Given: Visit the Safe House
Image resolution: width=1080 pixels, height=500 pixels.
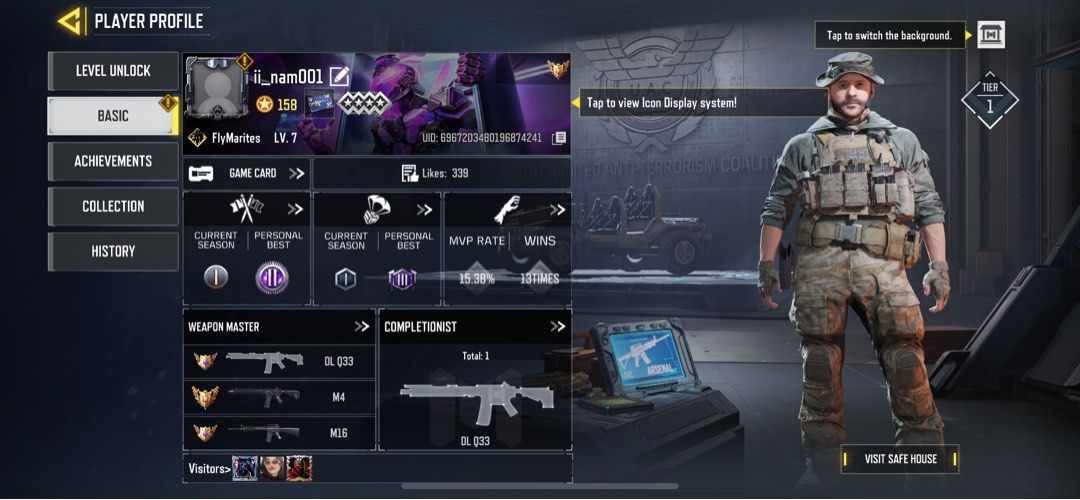Looking at the screenshot, I should pyautogui.click(x=900, y=459).
